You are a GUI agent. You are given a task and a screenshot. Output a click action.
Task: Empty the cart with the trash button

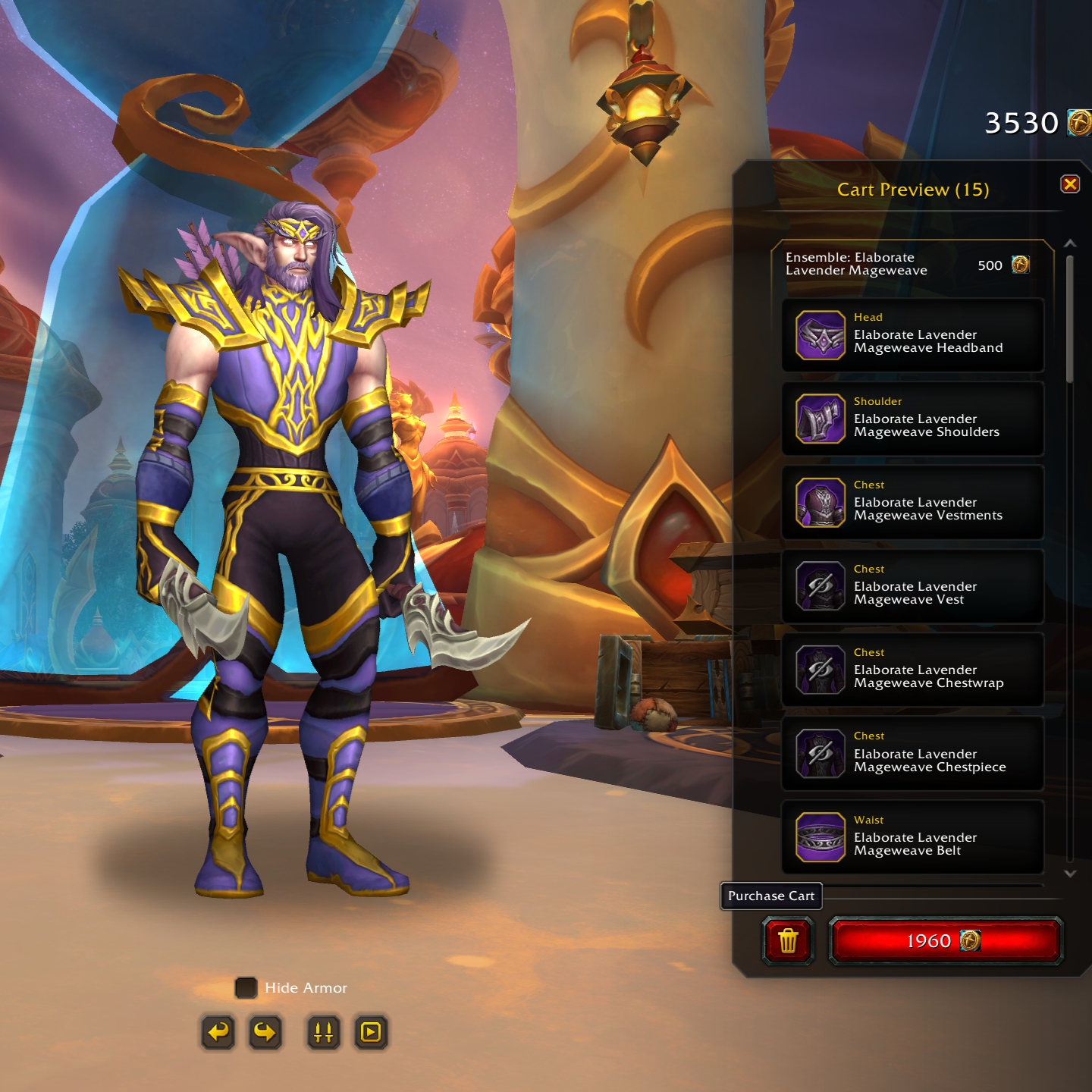pos(788,941)
